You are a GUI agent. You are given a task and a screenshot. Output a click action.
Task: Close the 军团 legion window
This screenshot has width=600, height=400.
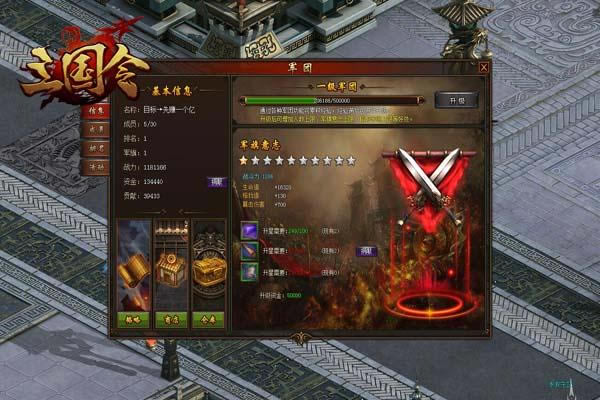[484, 68]
